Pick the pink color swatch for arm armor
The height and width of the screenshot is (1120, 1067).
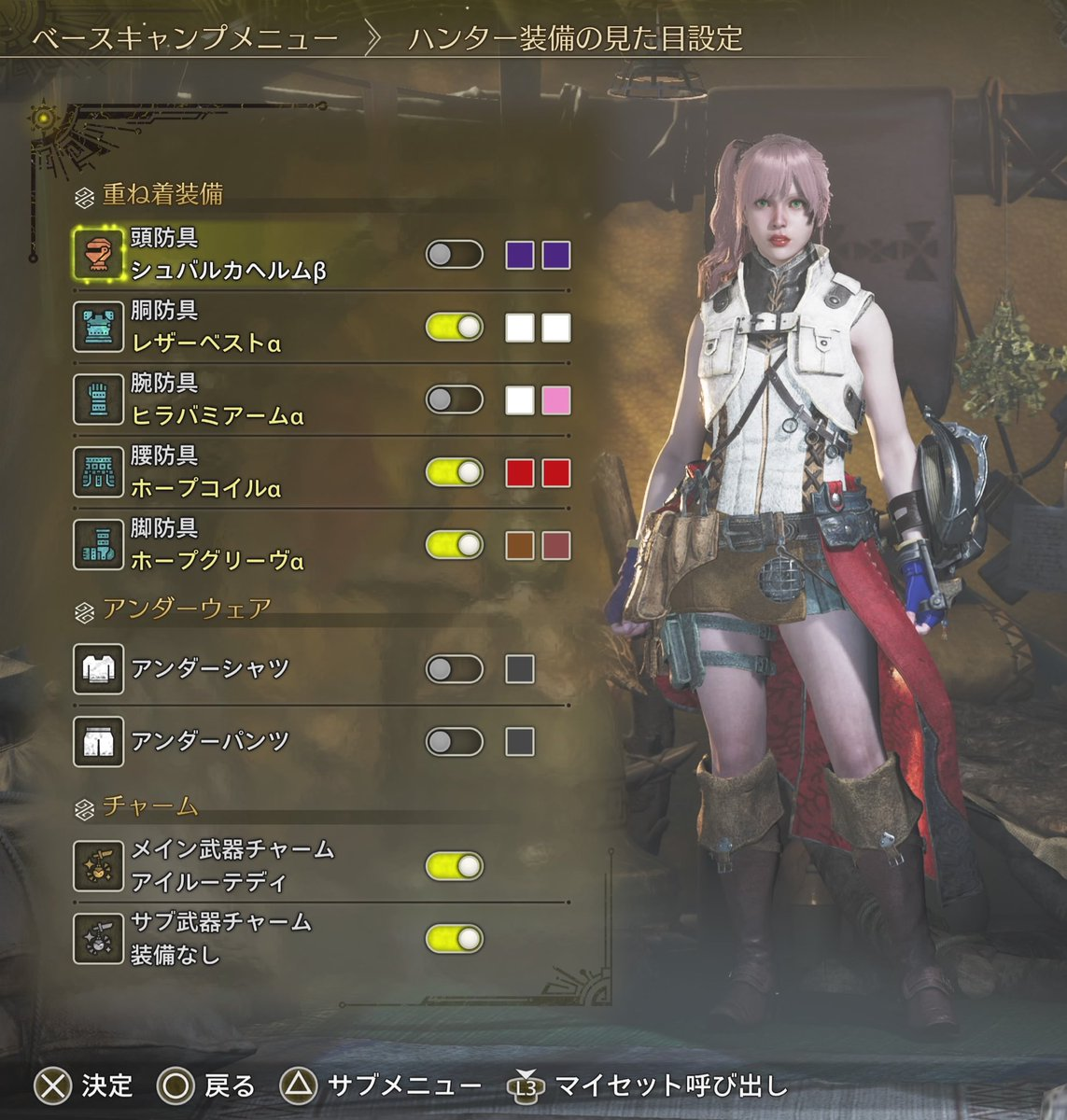click(555, 400)
